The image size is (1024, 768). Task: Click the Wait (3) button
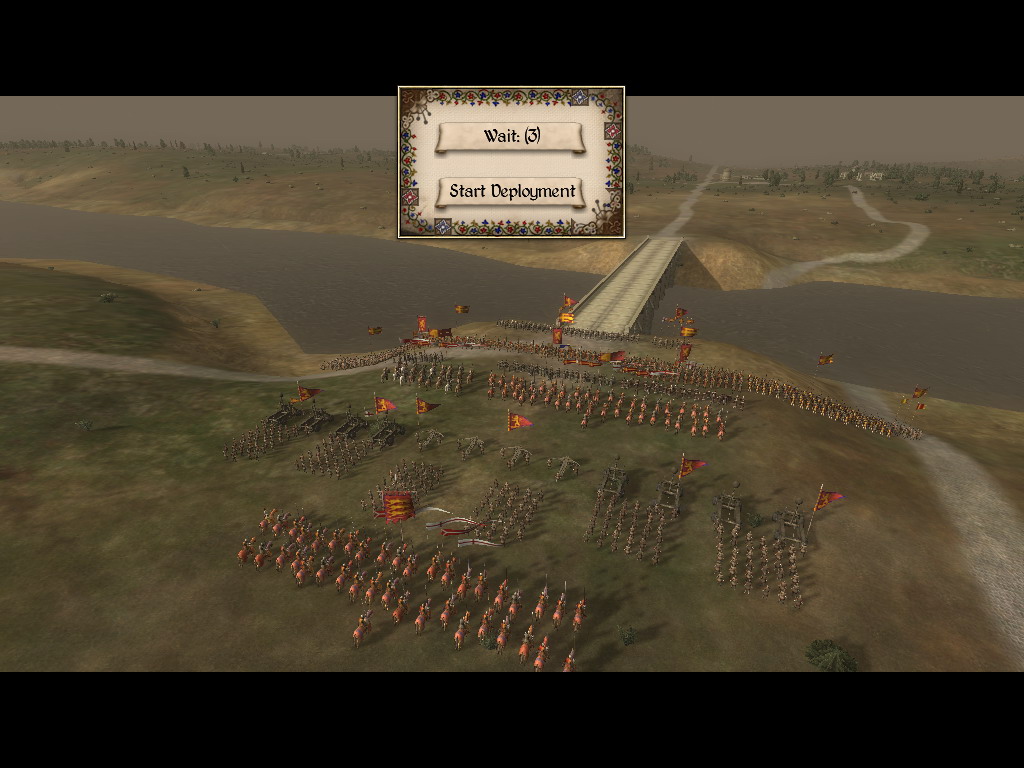[x=510, y=137]
